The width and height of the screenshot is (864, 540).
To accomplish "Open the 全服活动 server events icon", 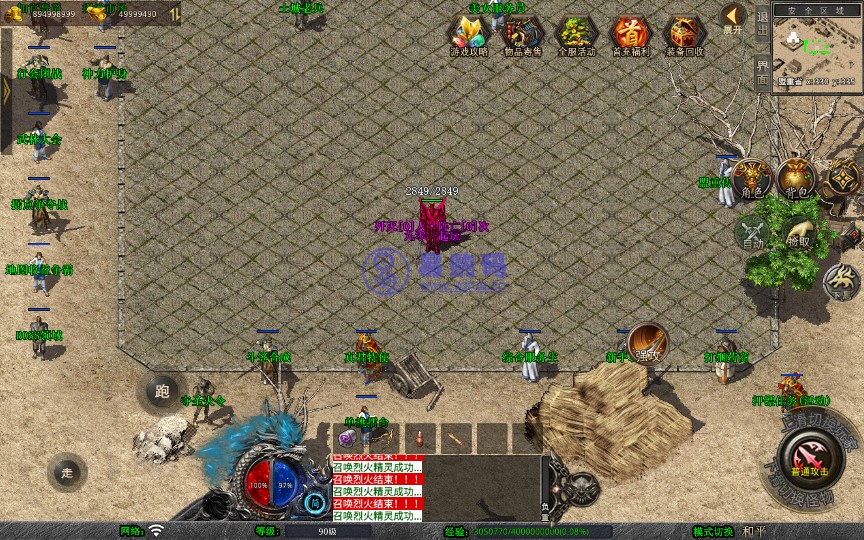I will pos(576,34).
